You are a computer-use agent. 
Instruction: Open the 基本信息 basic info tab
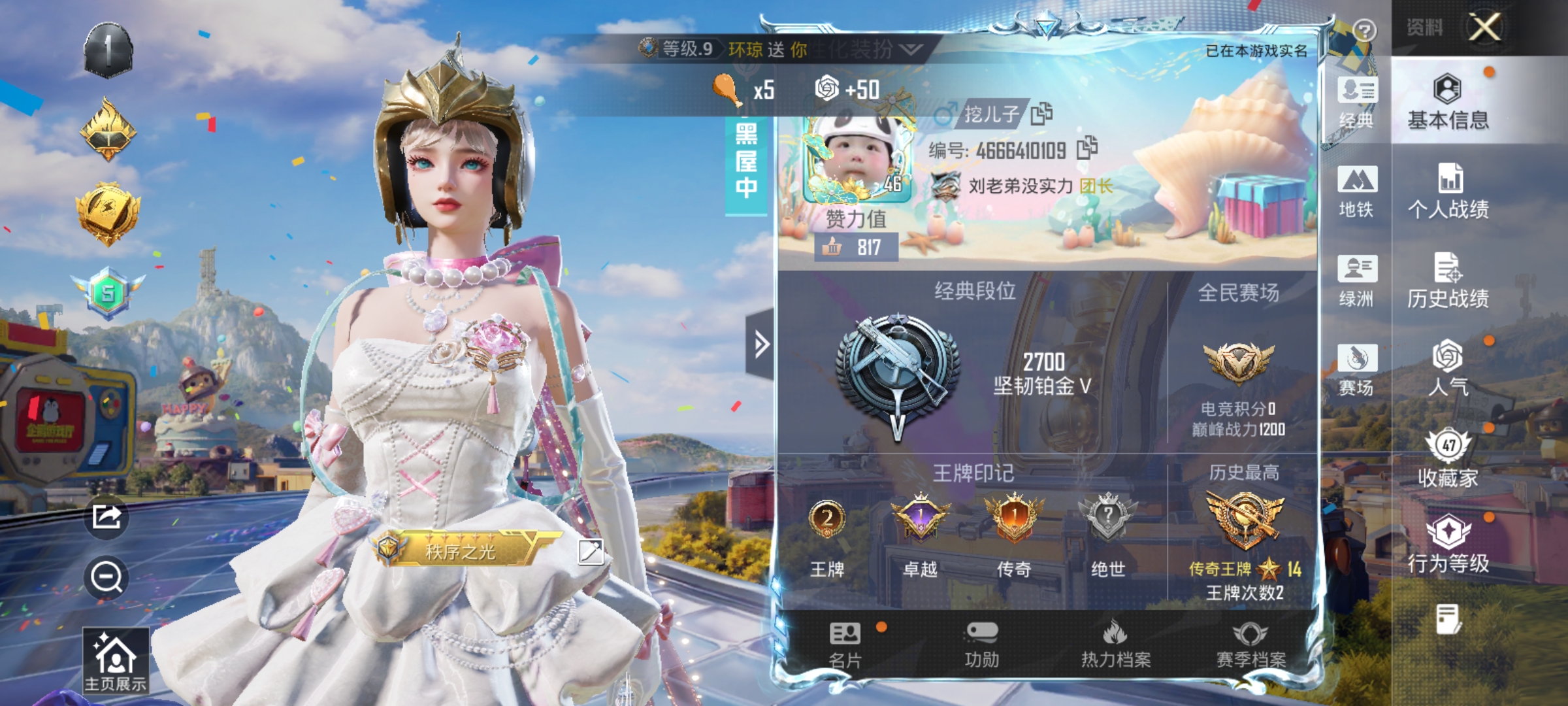(1448, 102)
